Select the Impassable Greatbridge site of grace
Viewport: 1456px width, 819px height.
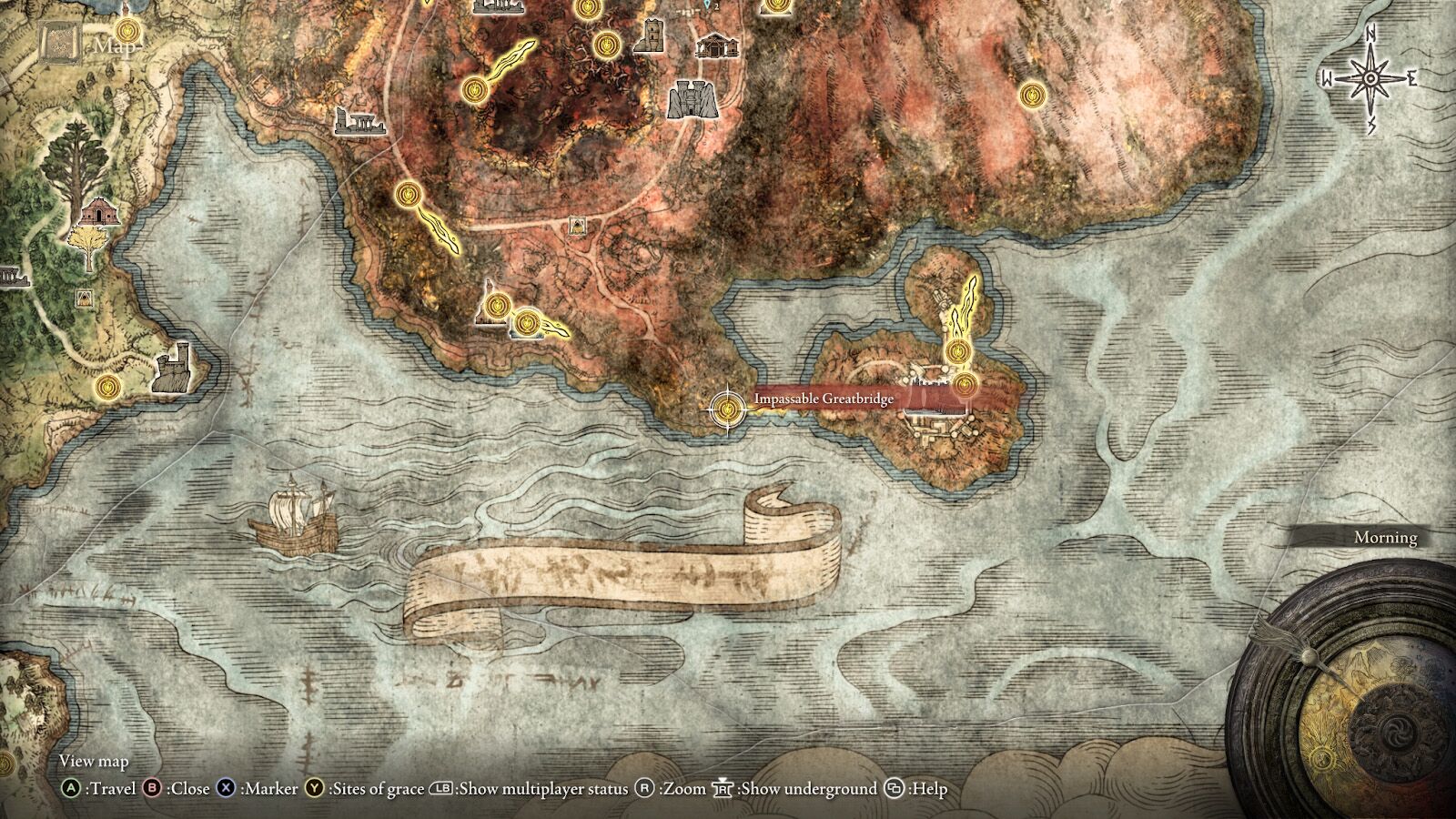coord(727,411)
